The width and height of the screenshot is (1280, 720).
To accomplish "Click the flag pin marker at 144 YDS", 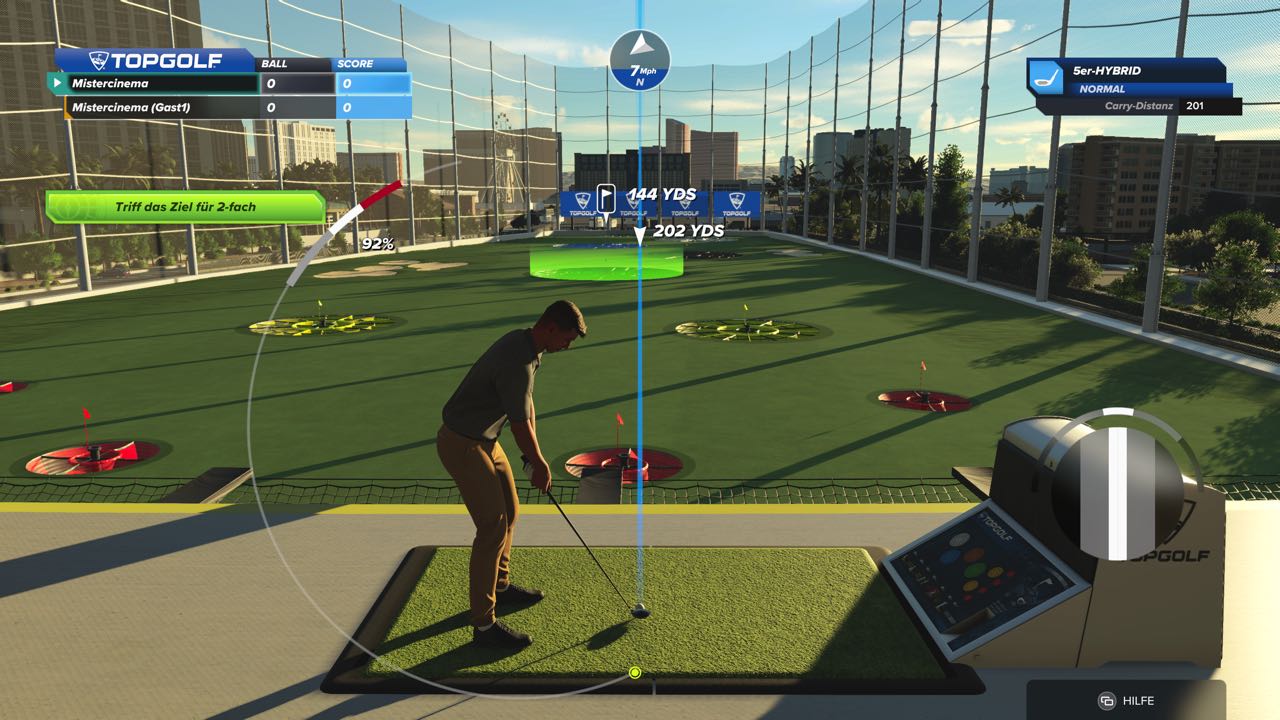I will [x=607, y=197].
